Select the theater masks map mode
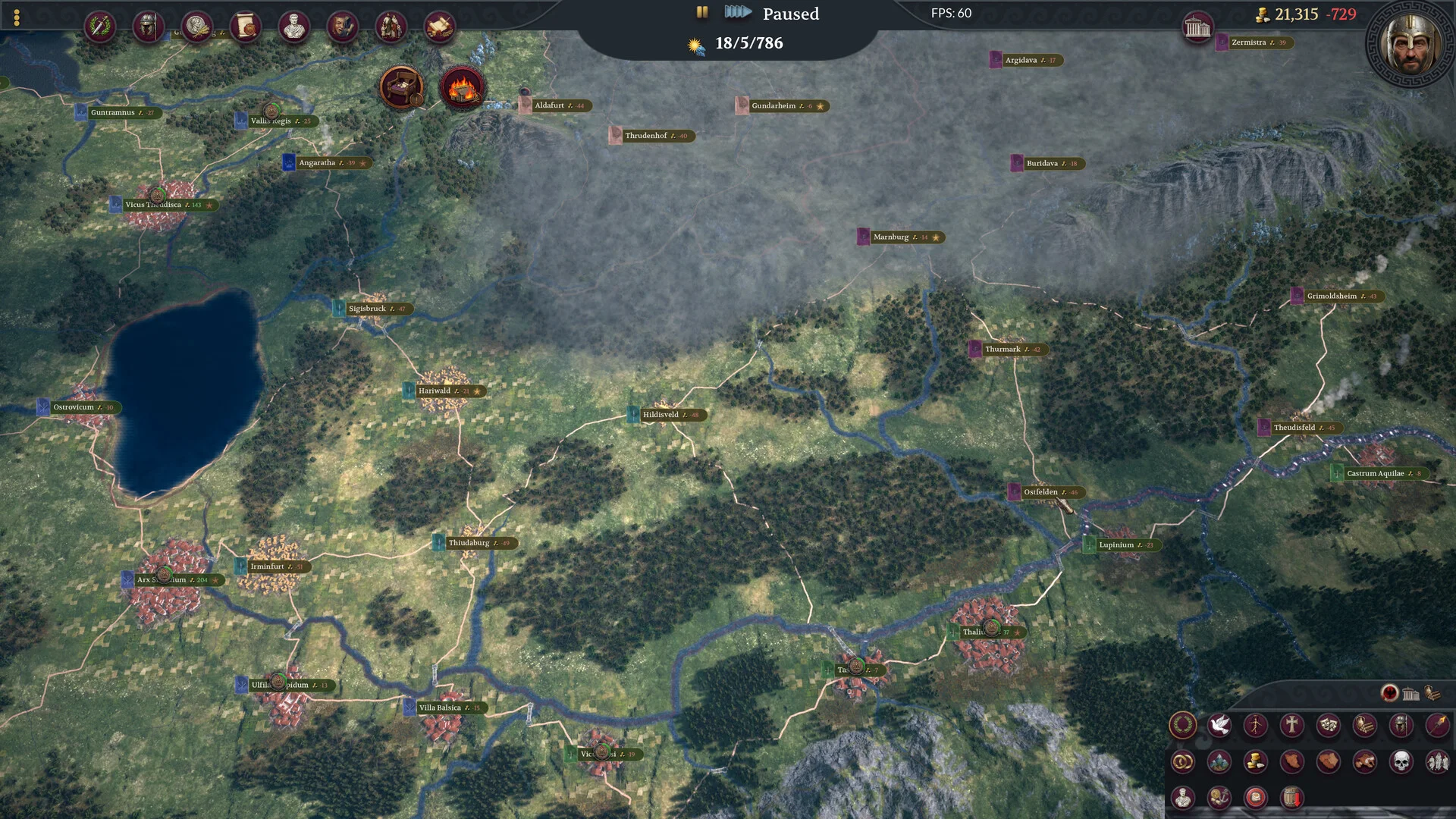 point(1328,726)
